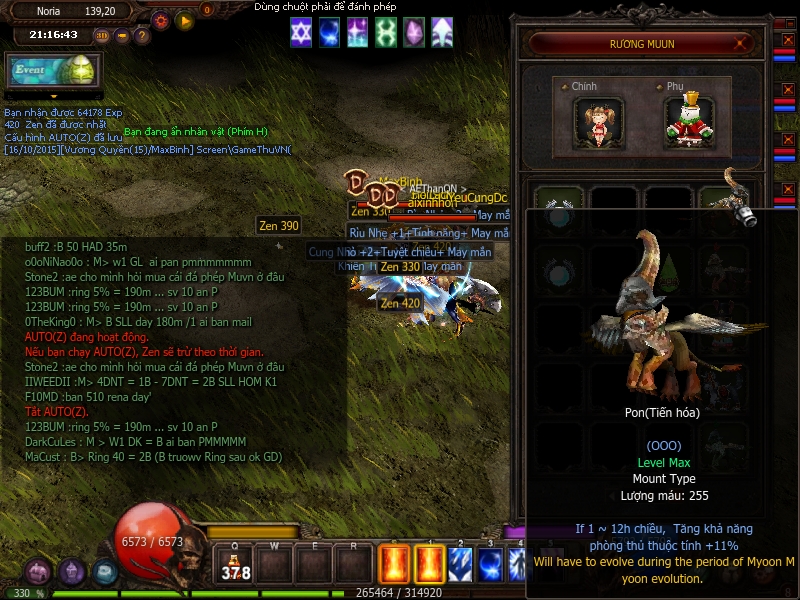Screen dimensions: 800x600
Task: Select the white up-arrow buff icon
Action: (x=441, y=33)
